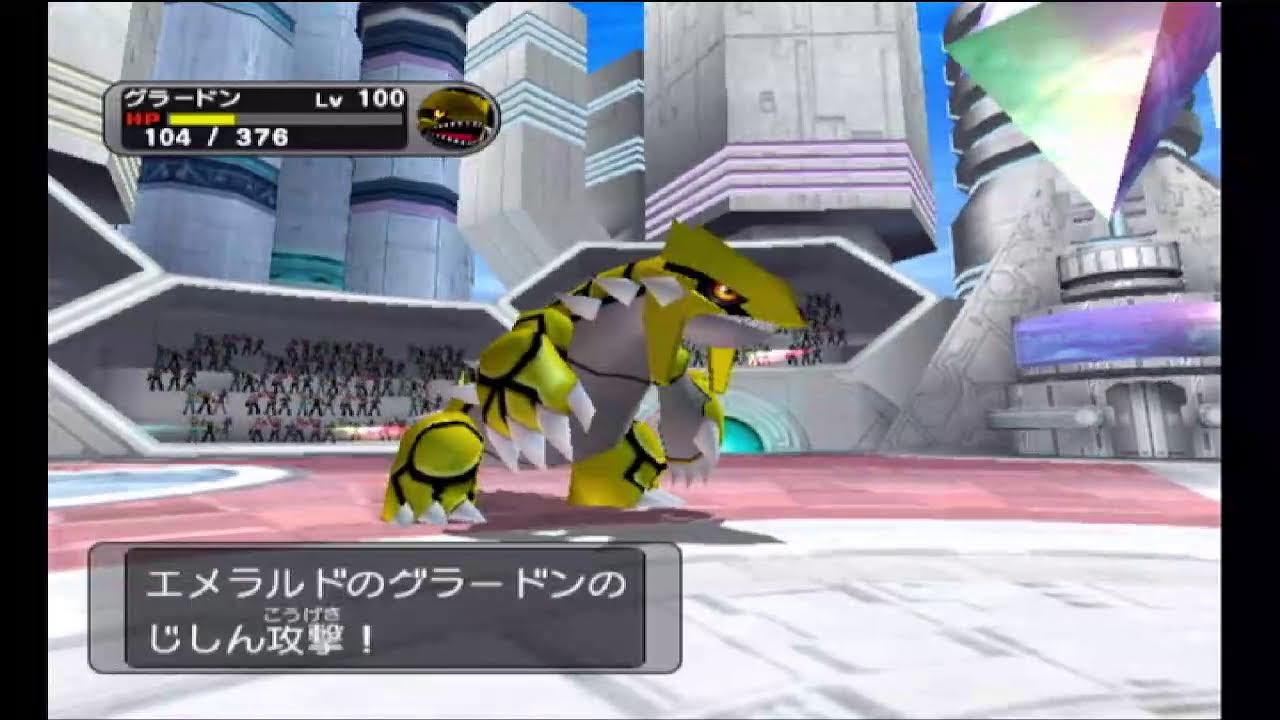Click the グラードン name label
The width and height of the screenshot is (1280, 720).
pyautogui.click(x=180, y=98)
